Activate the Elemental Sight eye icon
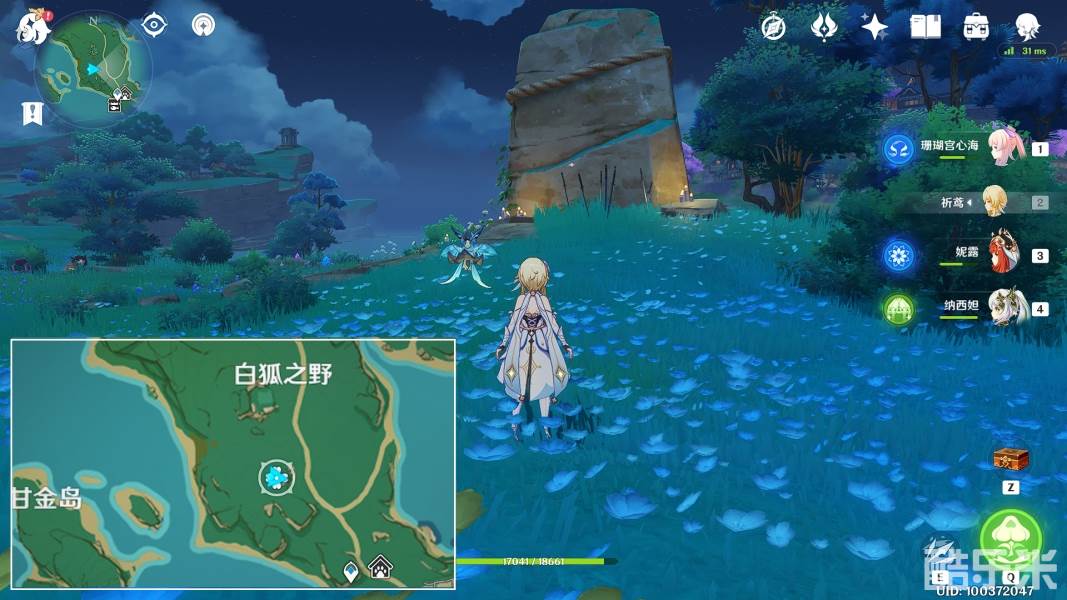Screen dimensions: 1067x600 154,25
